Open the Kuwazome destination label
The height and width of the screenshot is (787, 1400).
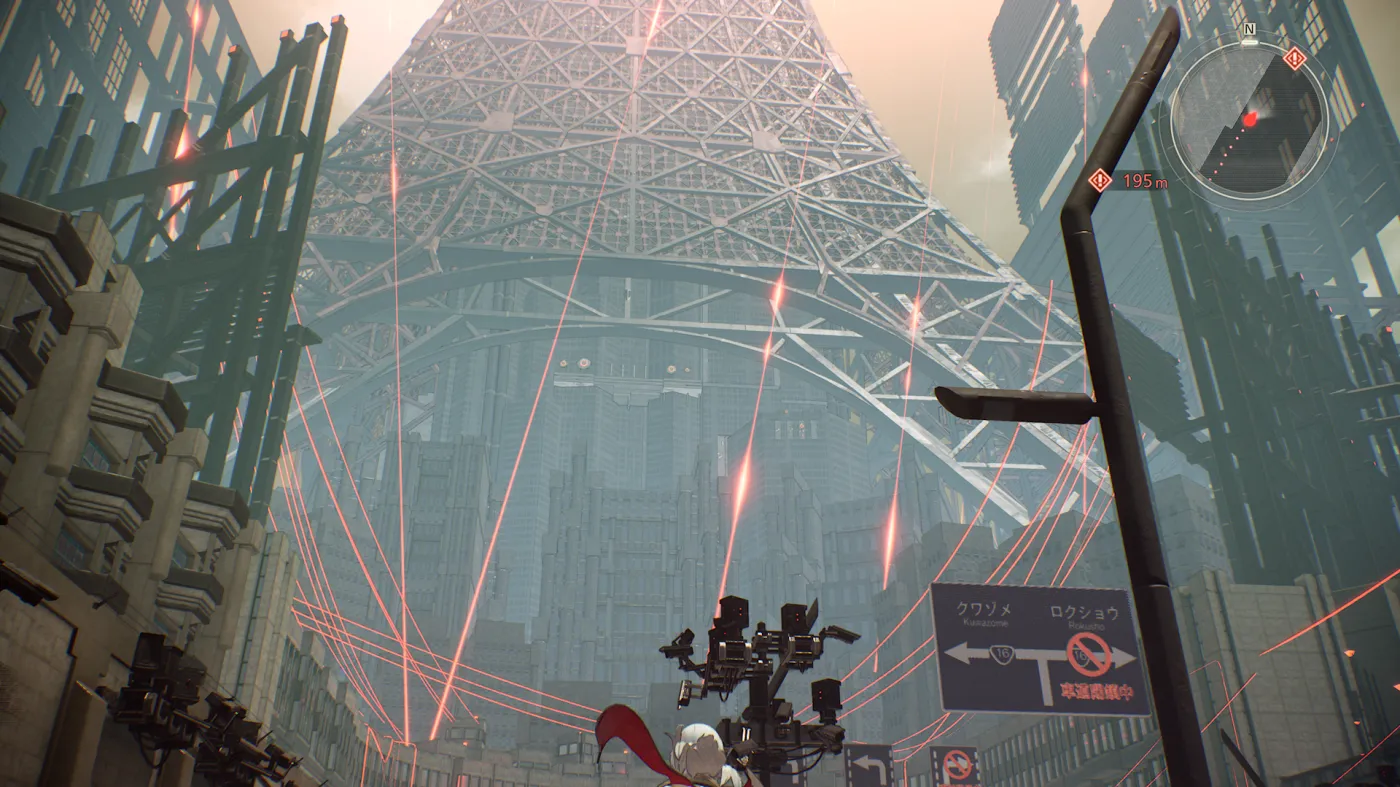coord(984,610)
